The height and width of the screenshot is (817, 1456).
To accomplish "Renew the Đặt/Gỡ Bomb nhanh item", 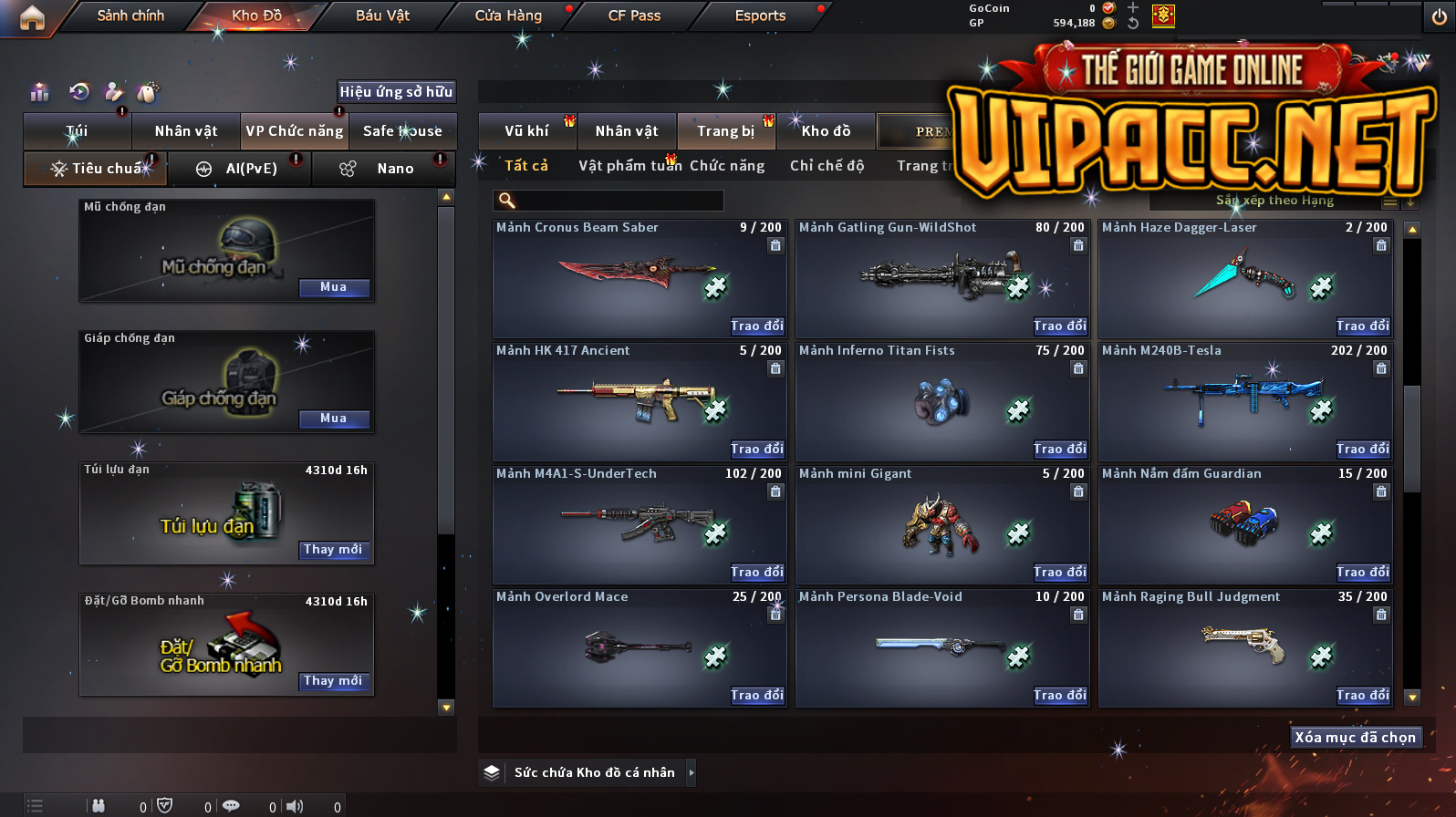I will tap(333, 681).
